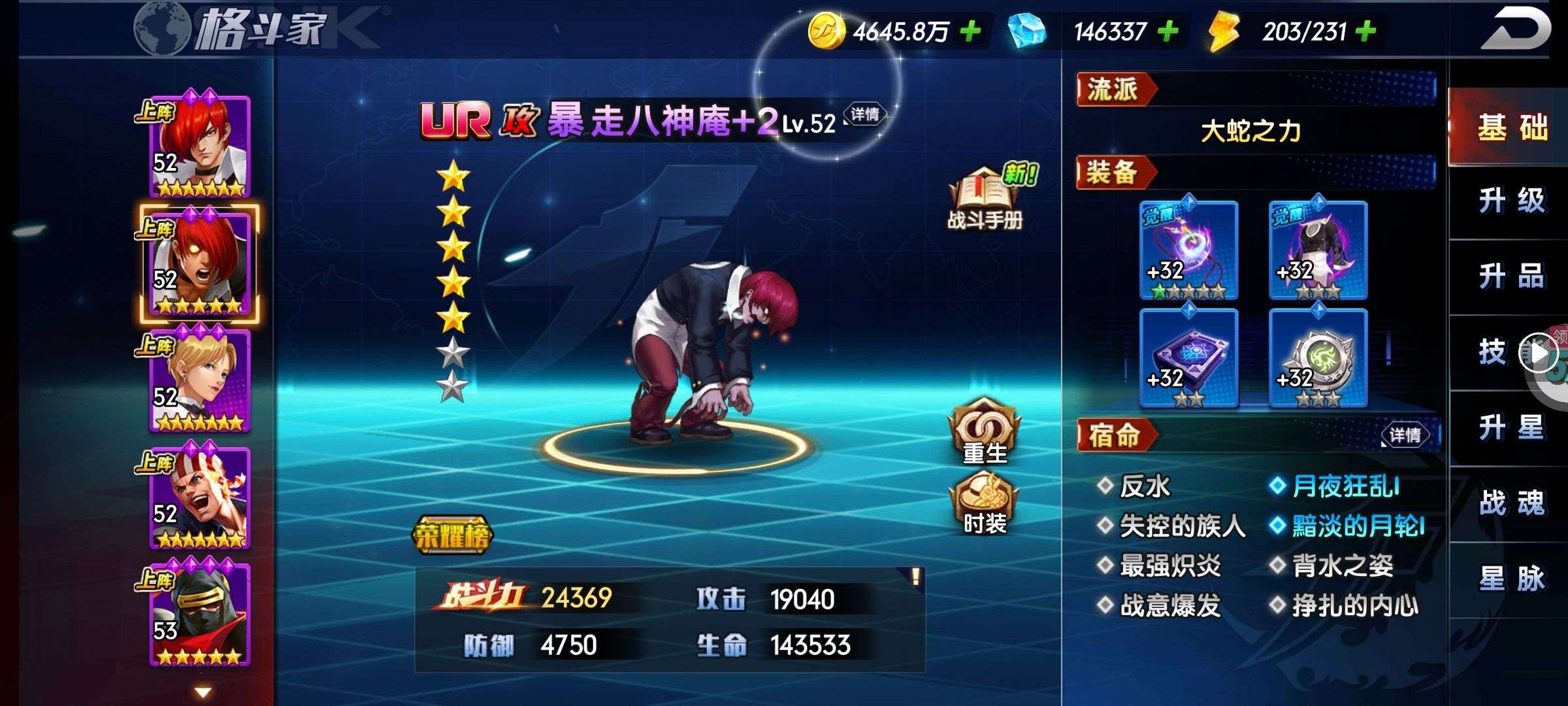View the 荣耀榜 honor ranking
Image resolution: width=1568 pixels, height=706 pixels.
[x=452, y=536]
